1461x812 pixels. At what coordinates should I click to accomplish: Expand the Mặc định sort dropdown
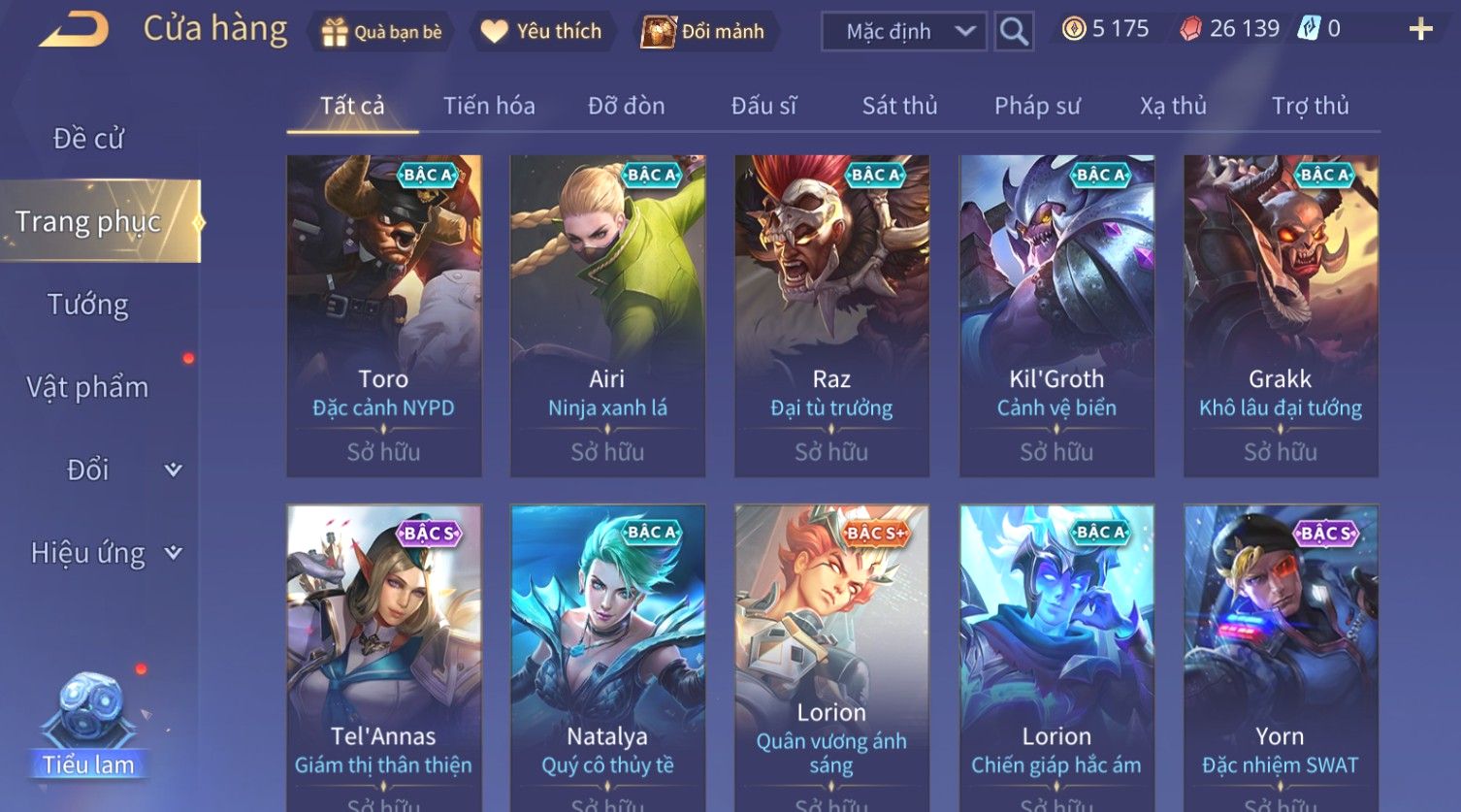(x=904, y=32)
